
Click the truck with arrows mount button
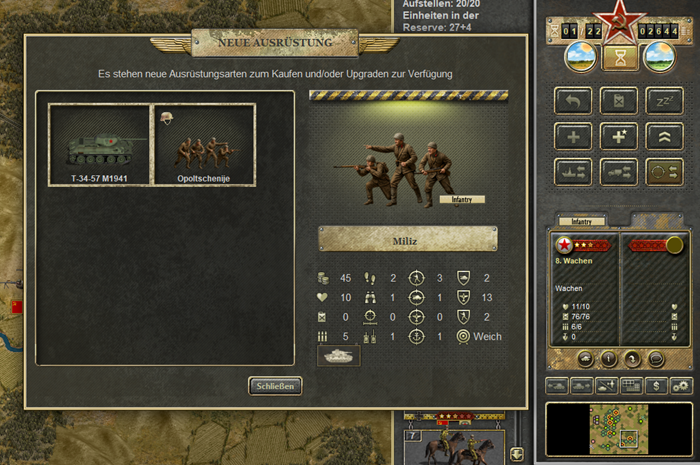click(x=619, y=171)
